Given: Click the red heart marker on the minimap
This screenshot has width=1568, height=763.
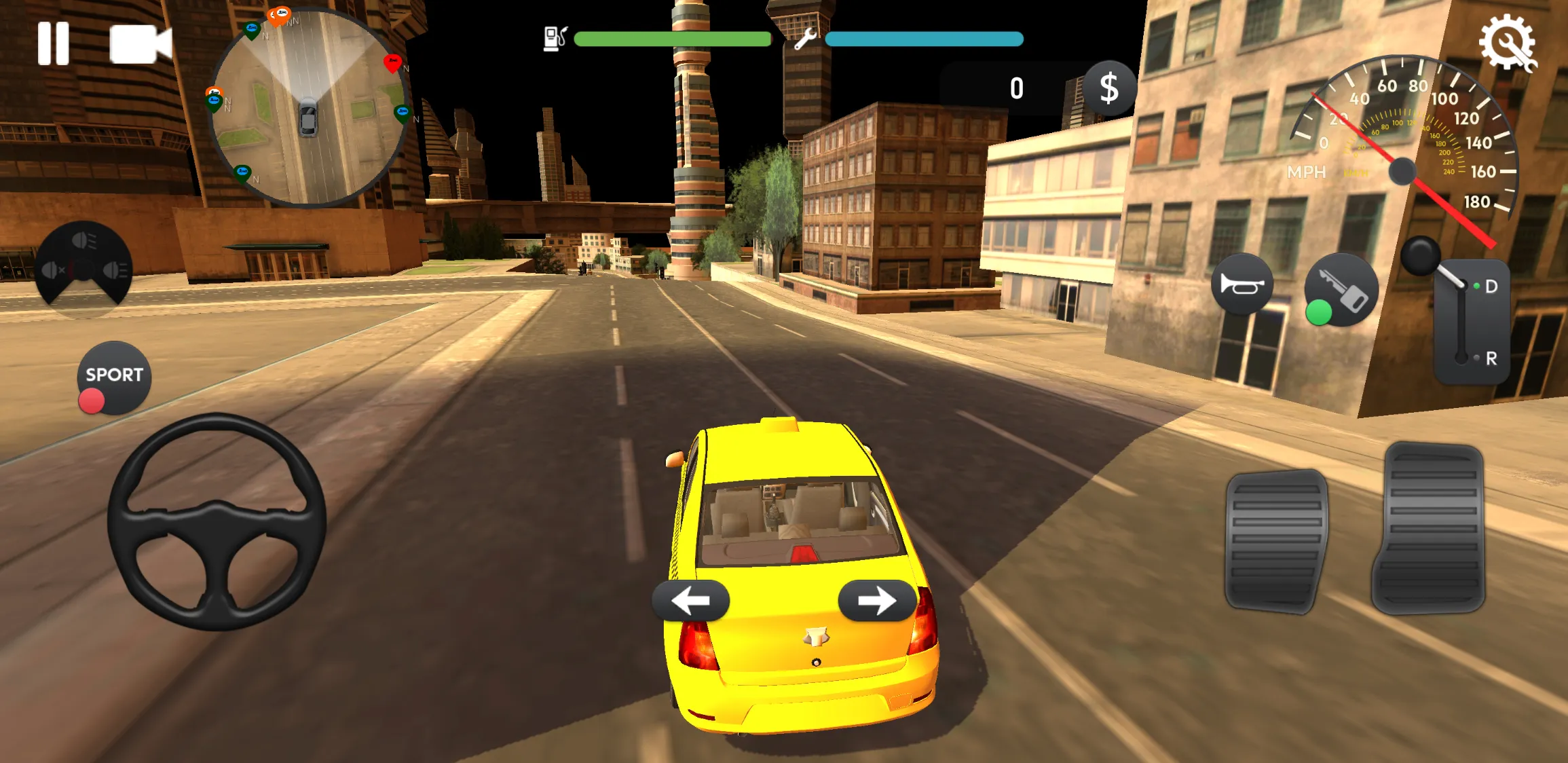Looking at the screenshot, I should click(392, 63).
